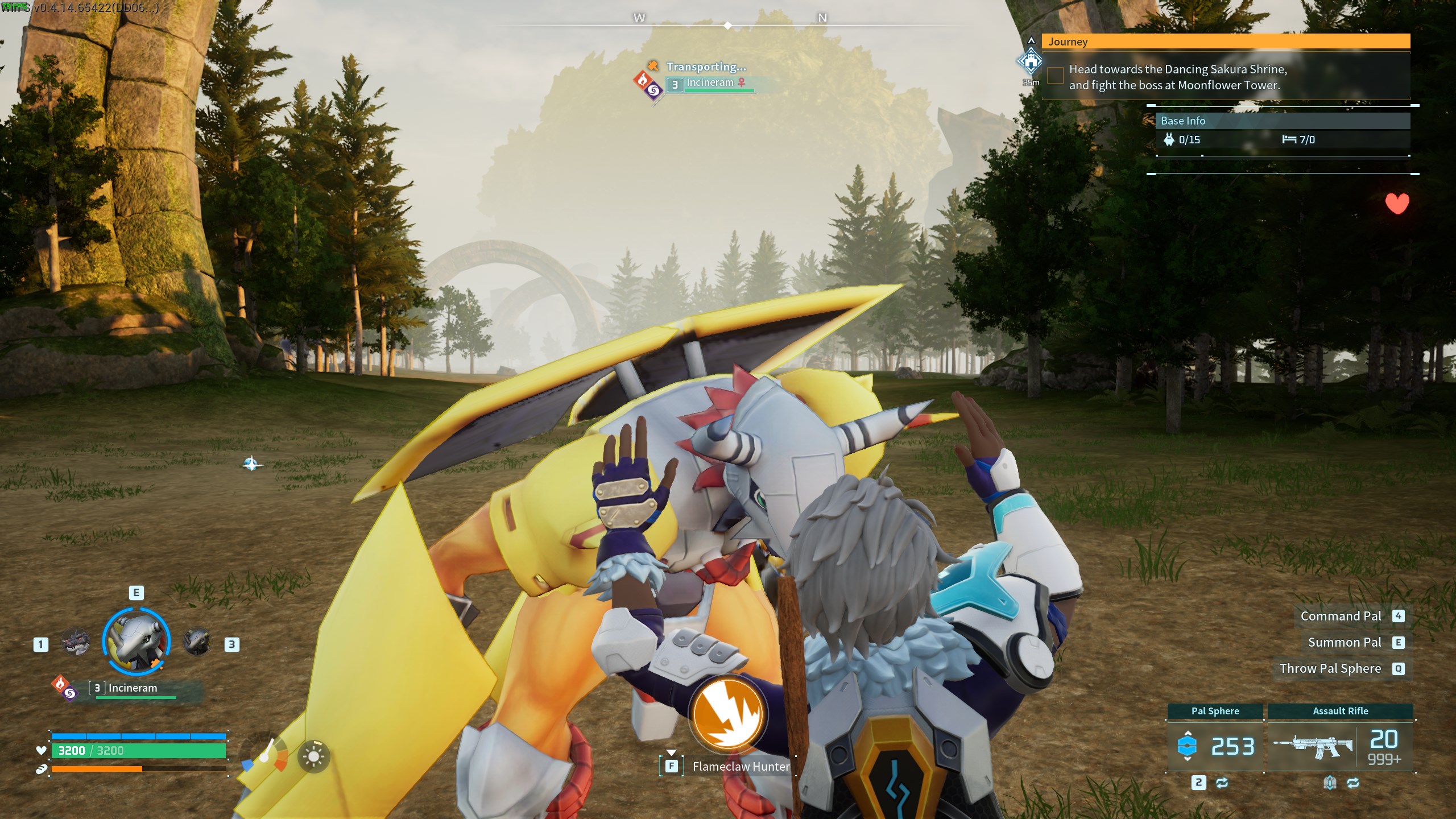This screenshot has height=819, width=1456.
Task: Select the Pal Sphere hotbar icon
Action: click(x=1187, y=745)
